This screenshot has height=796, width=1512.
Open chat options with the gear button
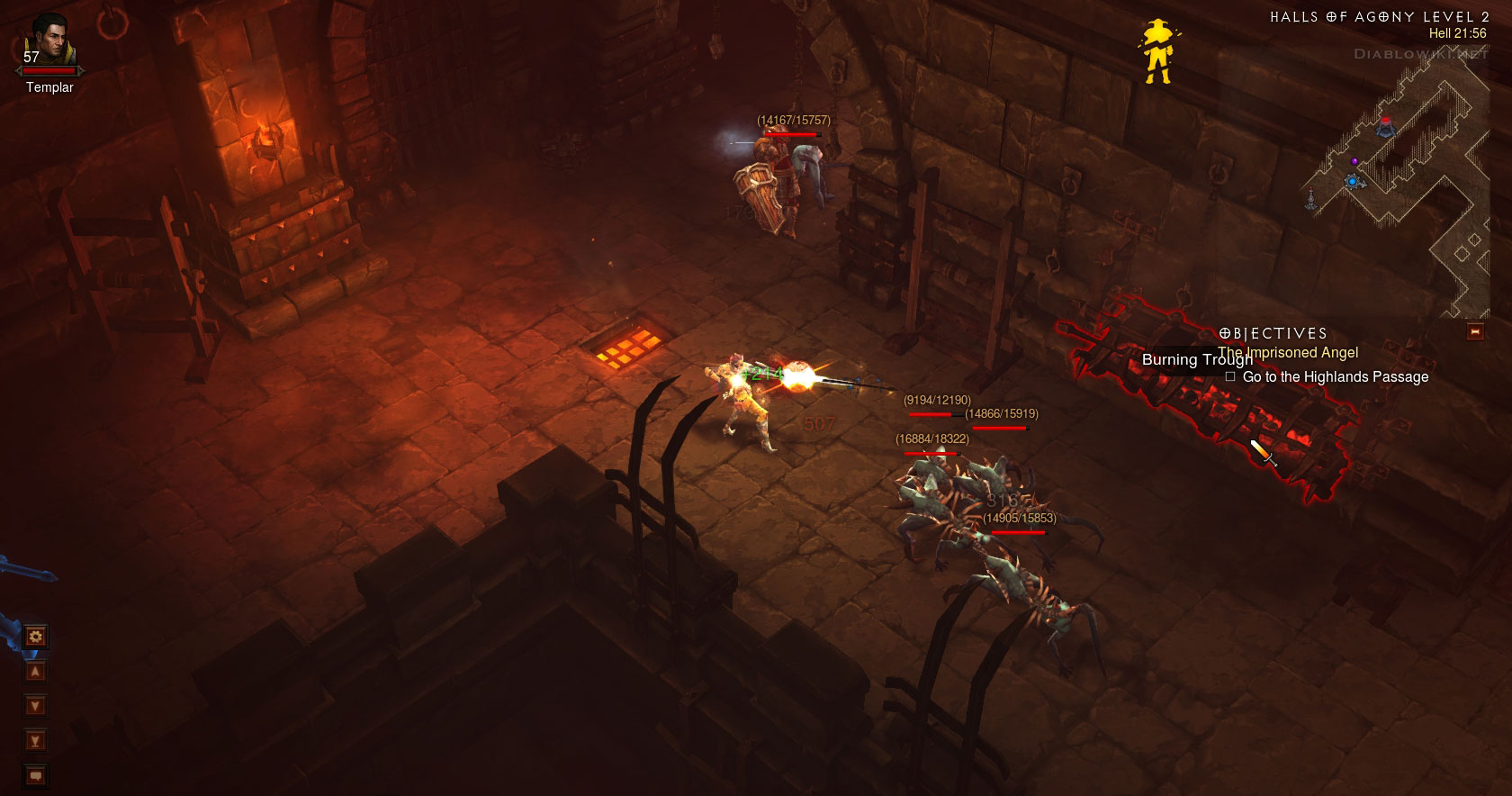36,637
